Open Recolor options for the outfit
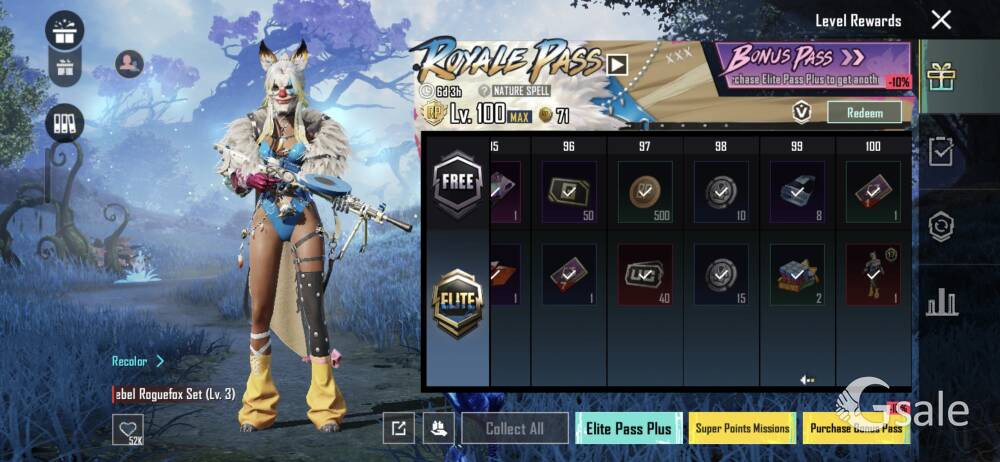 [138, 361]
